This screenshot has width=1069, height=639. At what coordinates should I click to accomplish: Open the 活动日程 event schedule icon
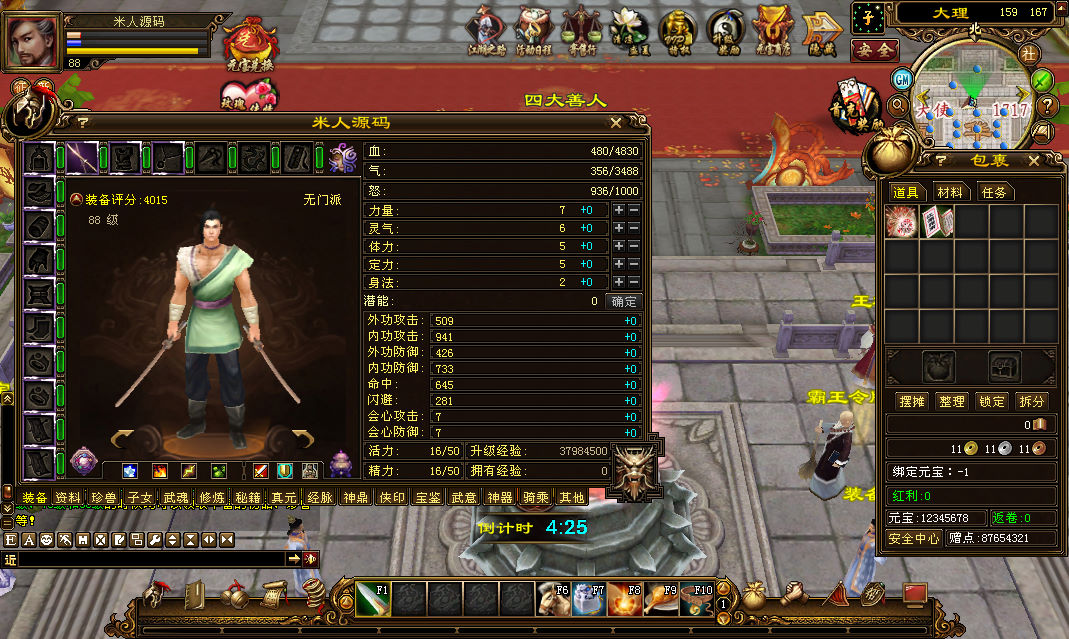coord(533,30)
